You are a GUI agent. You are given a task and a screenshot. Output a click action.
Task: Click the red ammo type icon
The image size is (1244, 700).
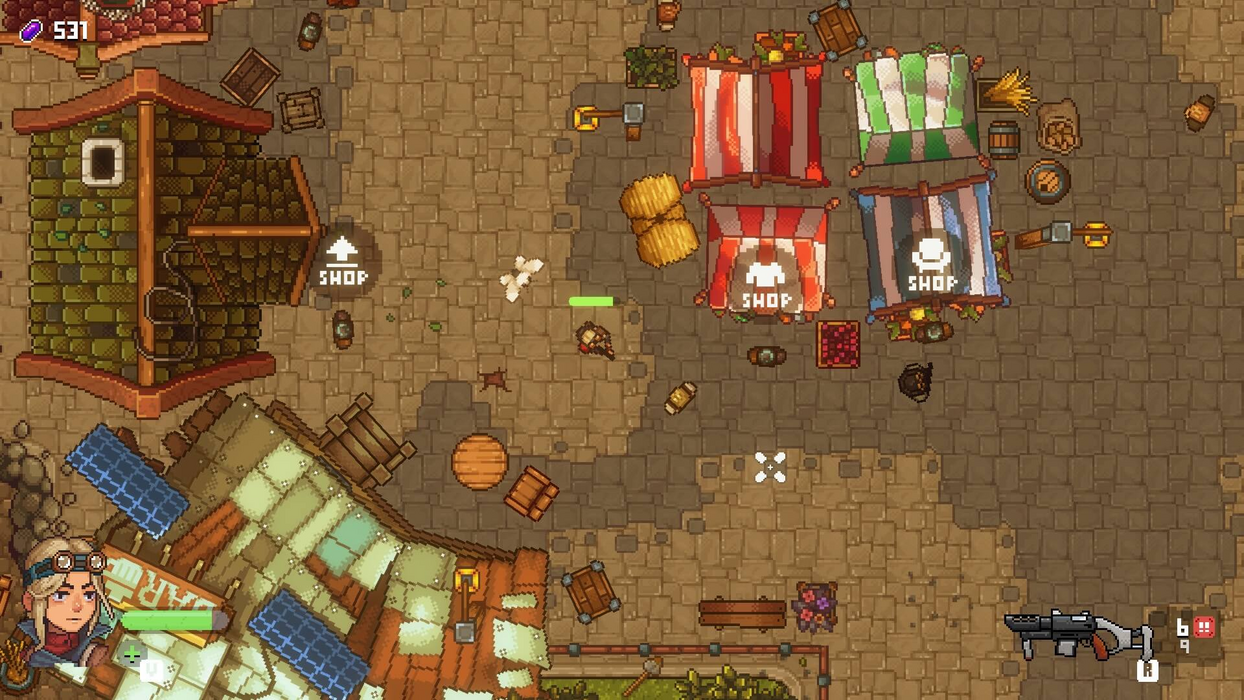[1204, 627]
